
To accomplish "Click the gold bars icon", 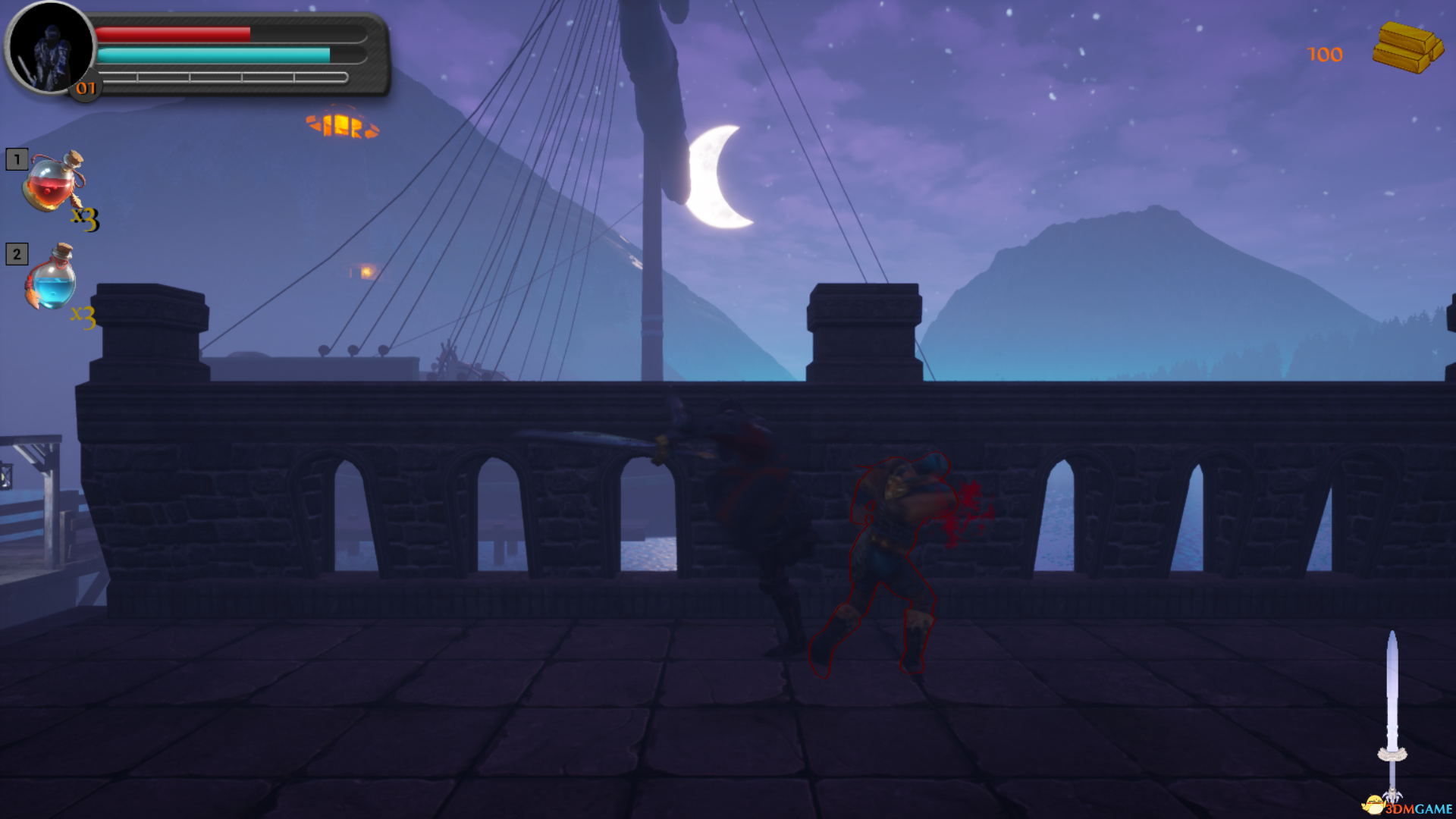I will (x=1407, y=47).
